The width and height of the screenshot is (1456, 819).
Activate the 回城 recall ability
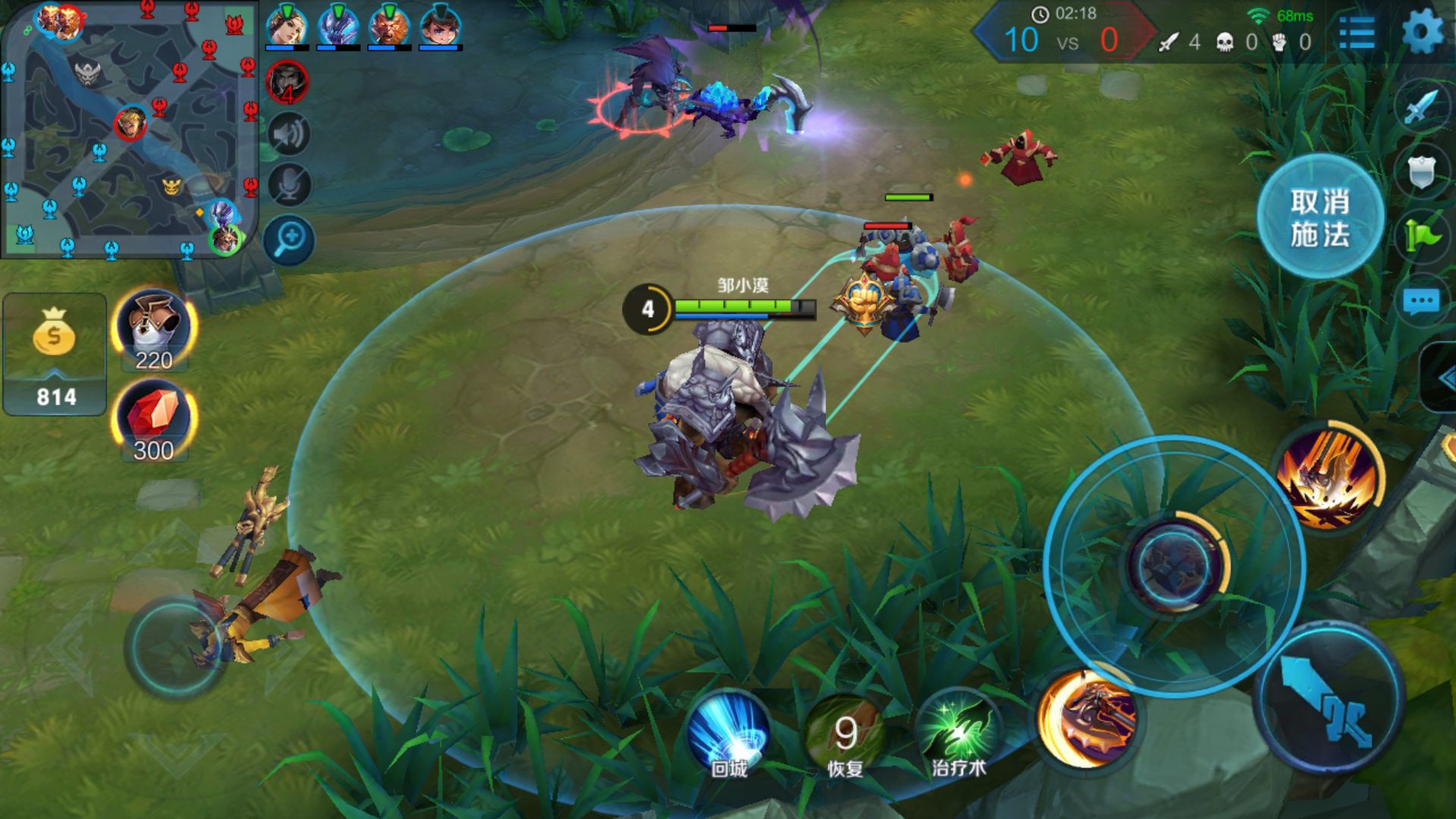[x=730, y=733]
